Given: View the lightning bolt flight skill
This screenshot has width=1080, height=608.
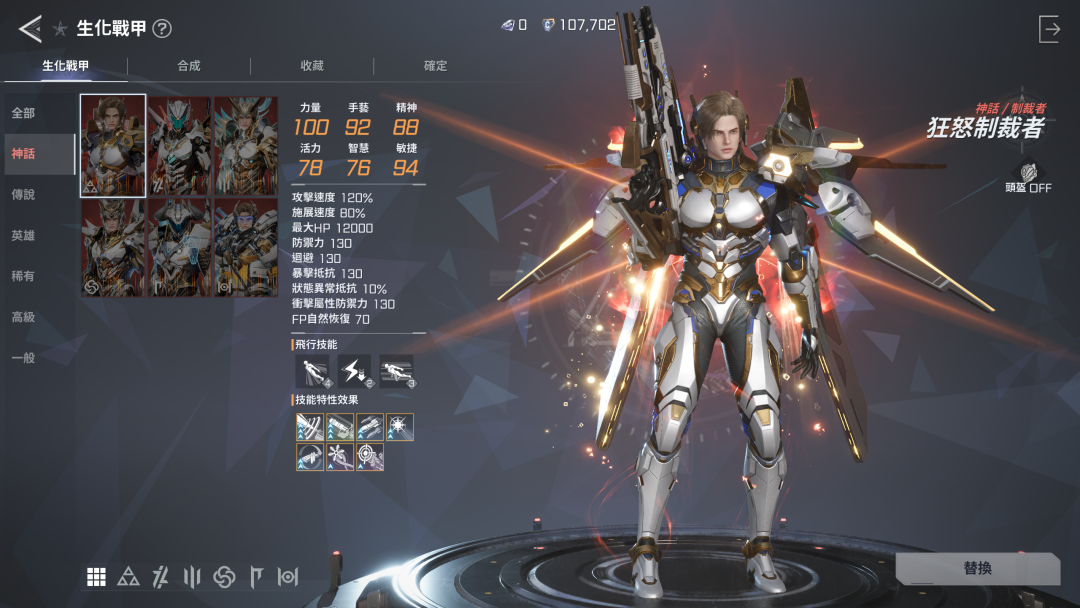Looking at the screenshot, I should (354, 372).
